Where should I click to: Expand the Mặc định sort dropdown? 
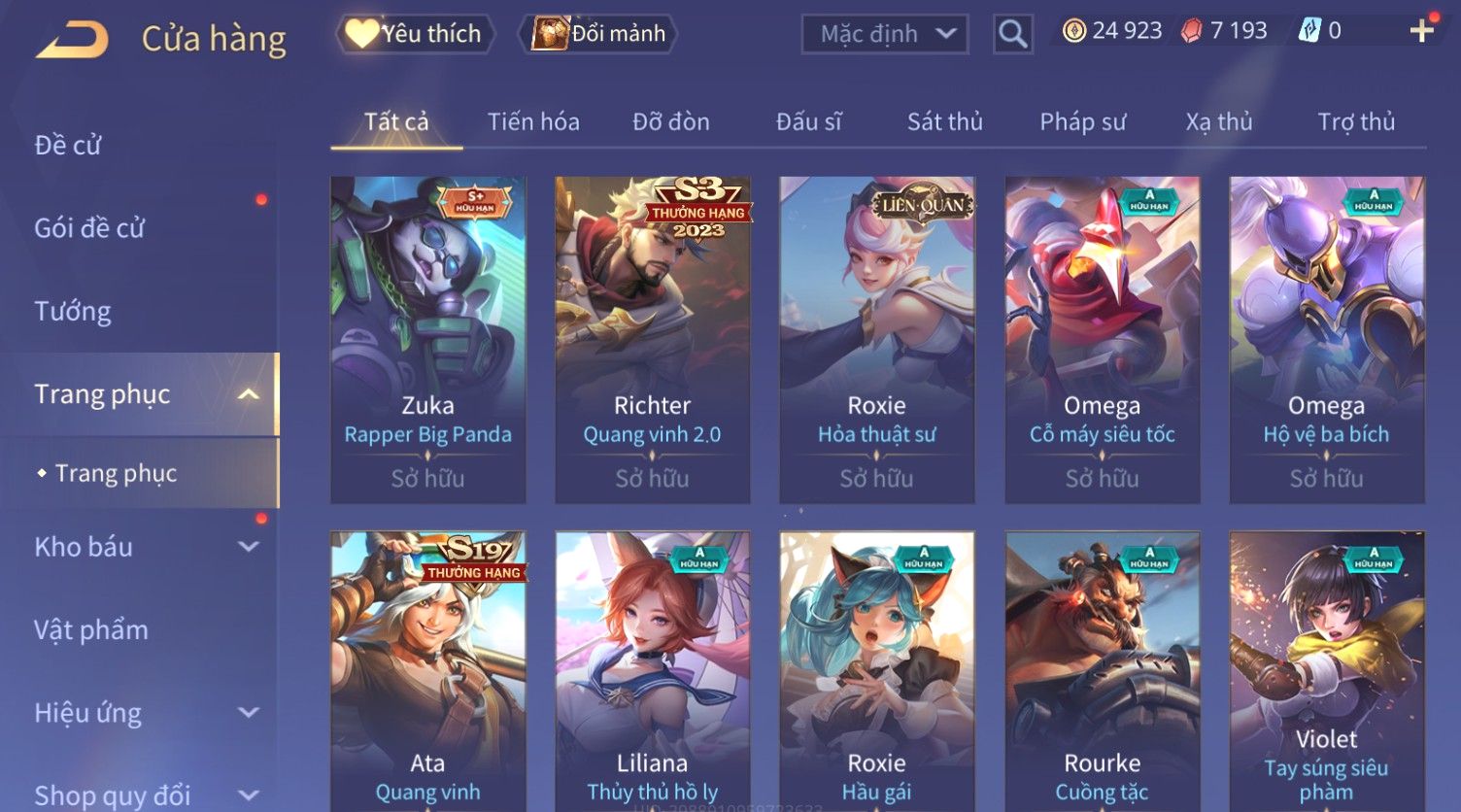coord(885,34)
